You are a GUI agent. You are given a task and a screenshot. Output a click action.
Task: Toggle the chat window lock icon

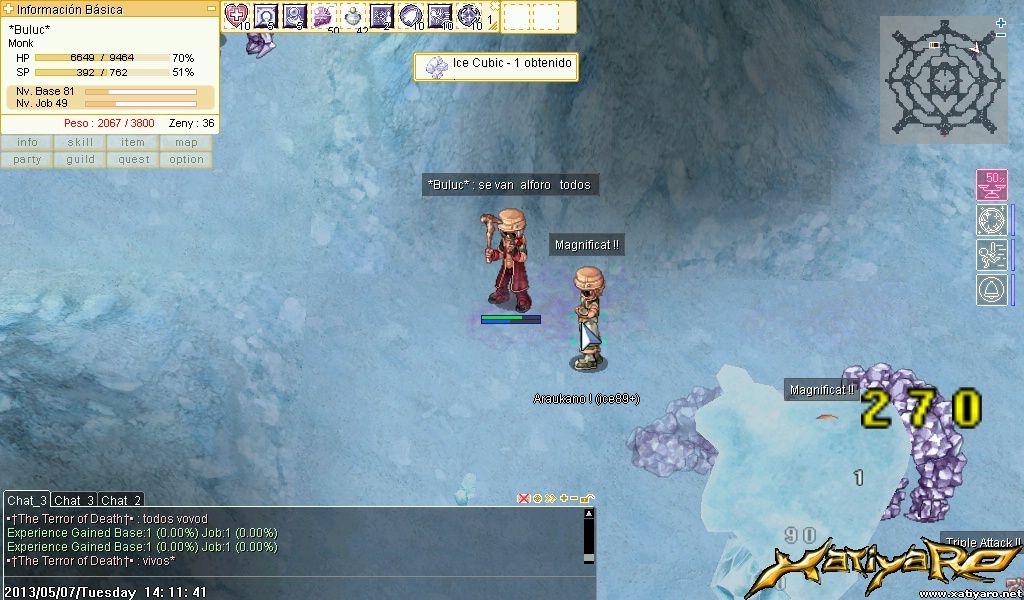587,498
